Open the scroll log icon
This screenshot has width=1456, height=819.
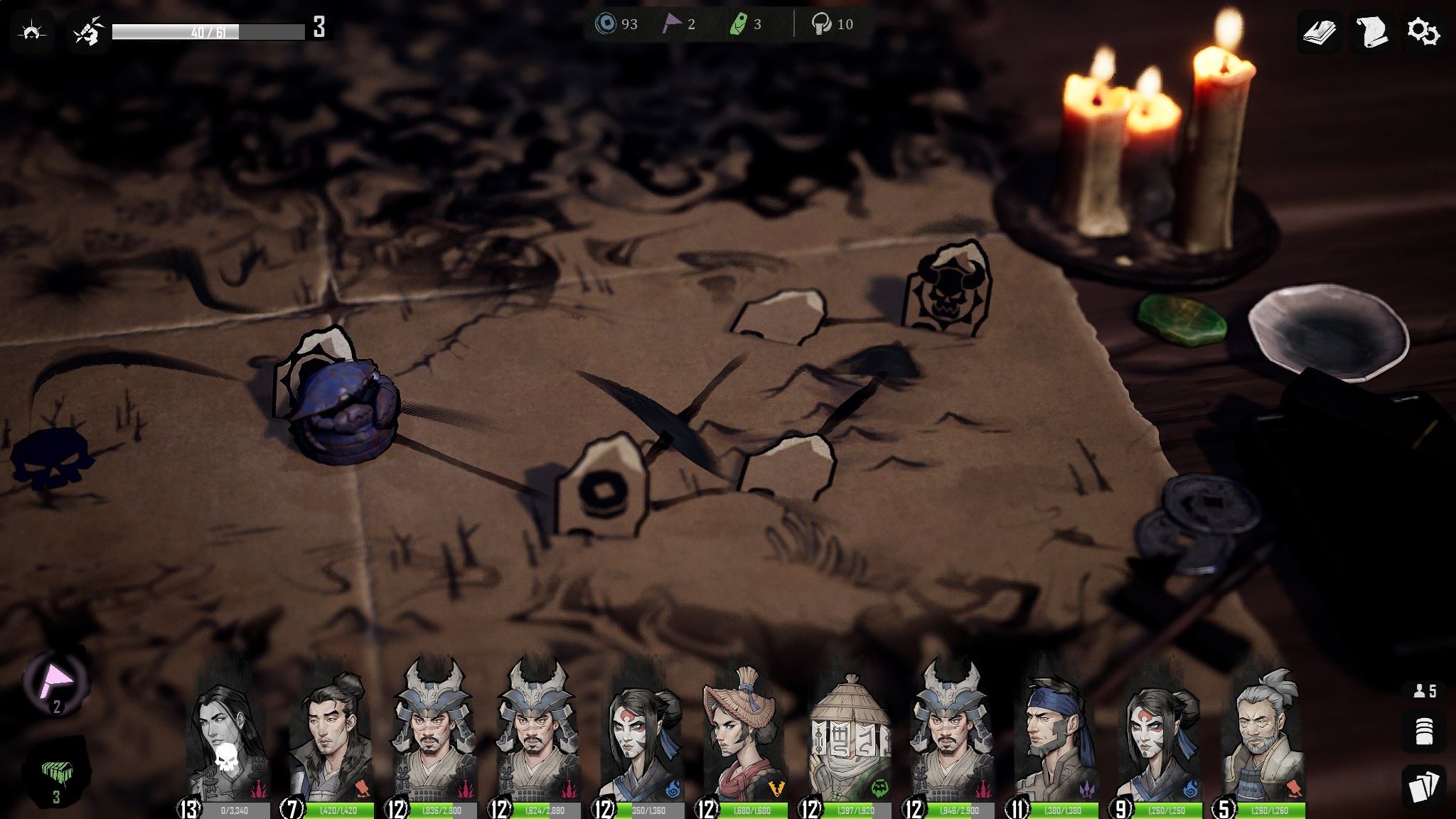coord(1371,32)
